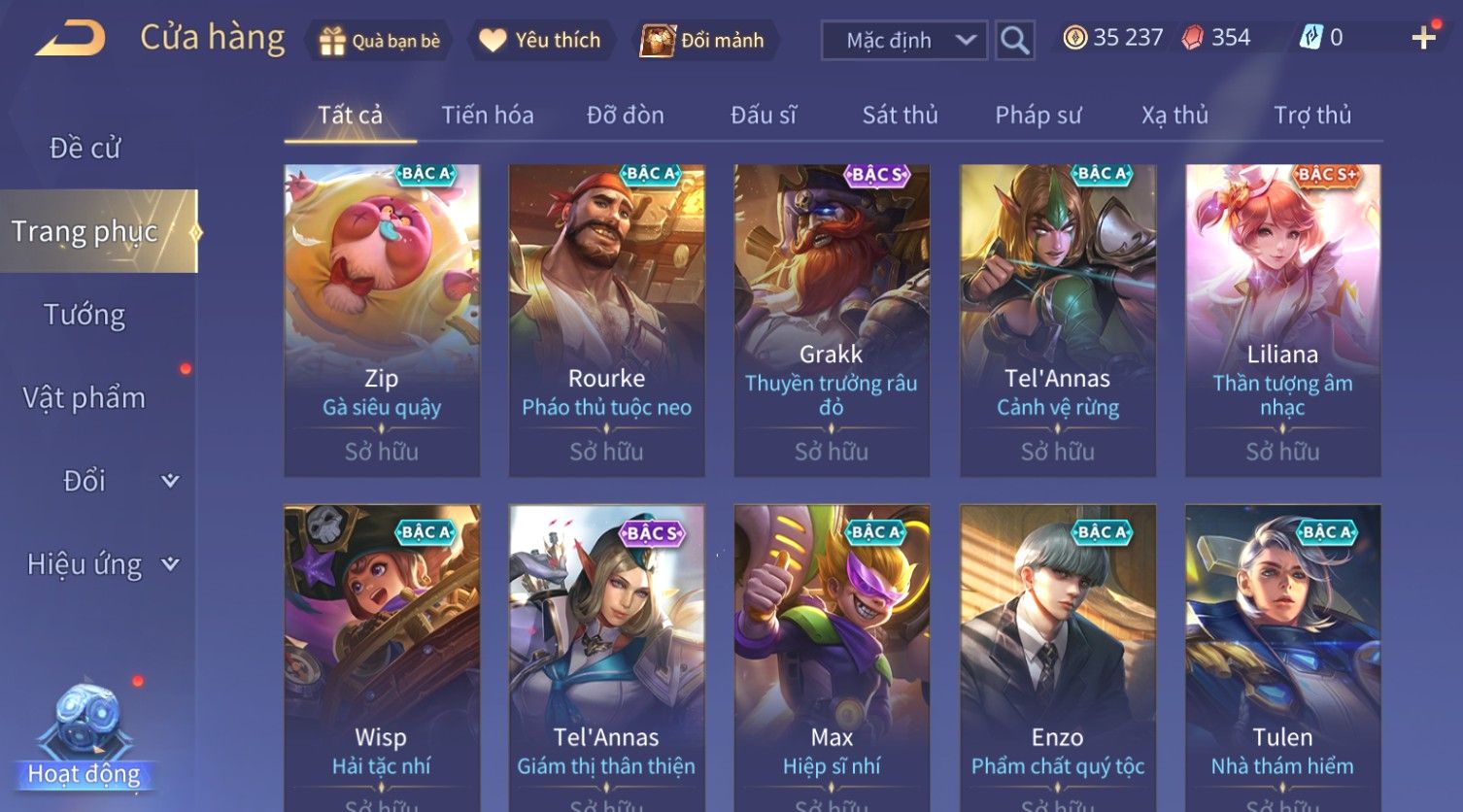Show the Pháp sư skins tab
The image size is (1463, 812).
tap(1038, 116)
